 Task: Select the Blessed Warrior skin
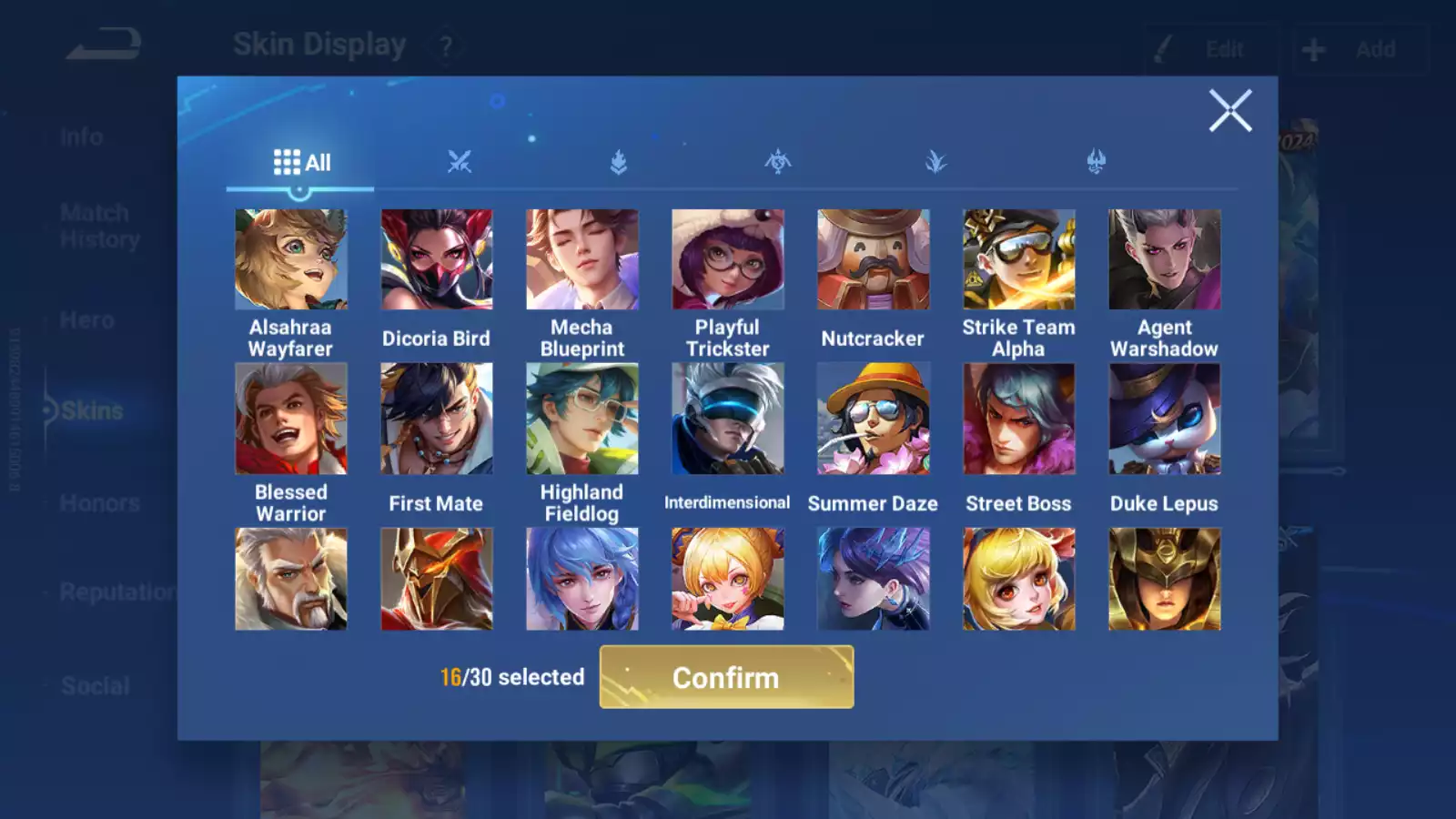[291, 419]
